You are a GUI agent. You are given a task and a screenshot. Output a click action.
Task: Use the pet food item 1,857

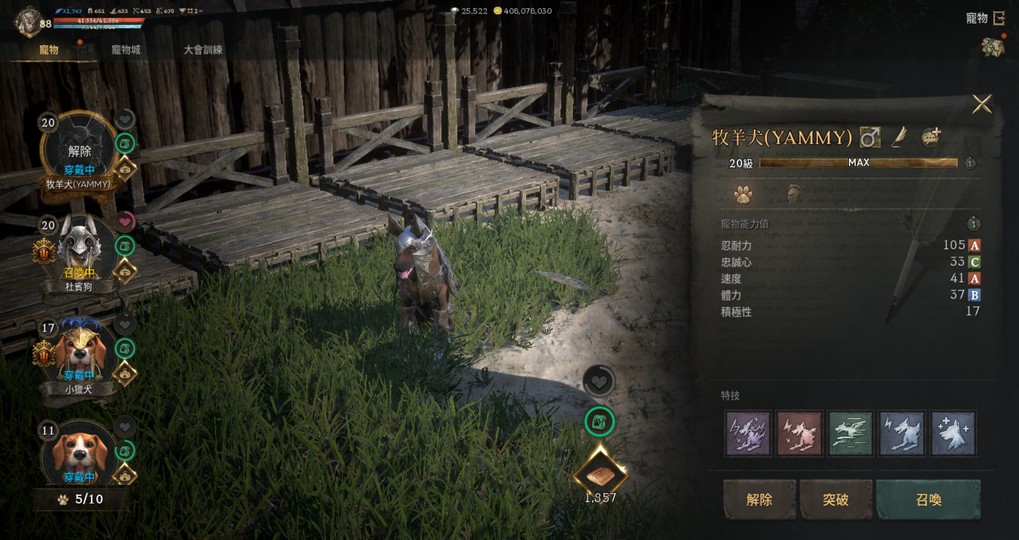pos(600,470)
